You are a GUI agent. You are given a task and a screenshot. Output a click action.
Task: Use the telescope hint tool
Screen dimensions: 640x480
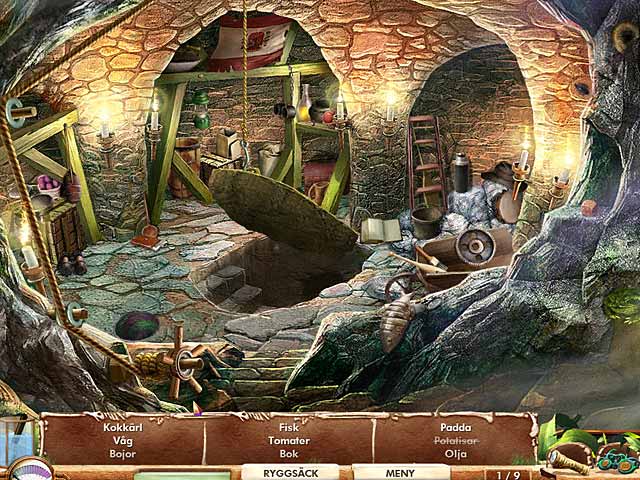pyautogui.click(x=571, y=461)
